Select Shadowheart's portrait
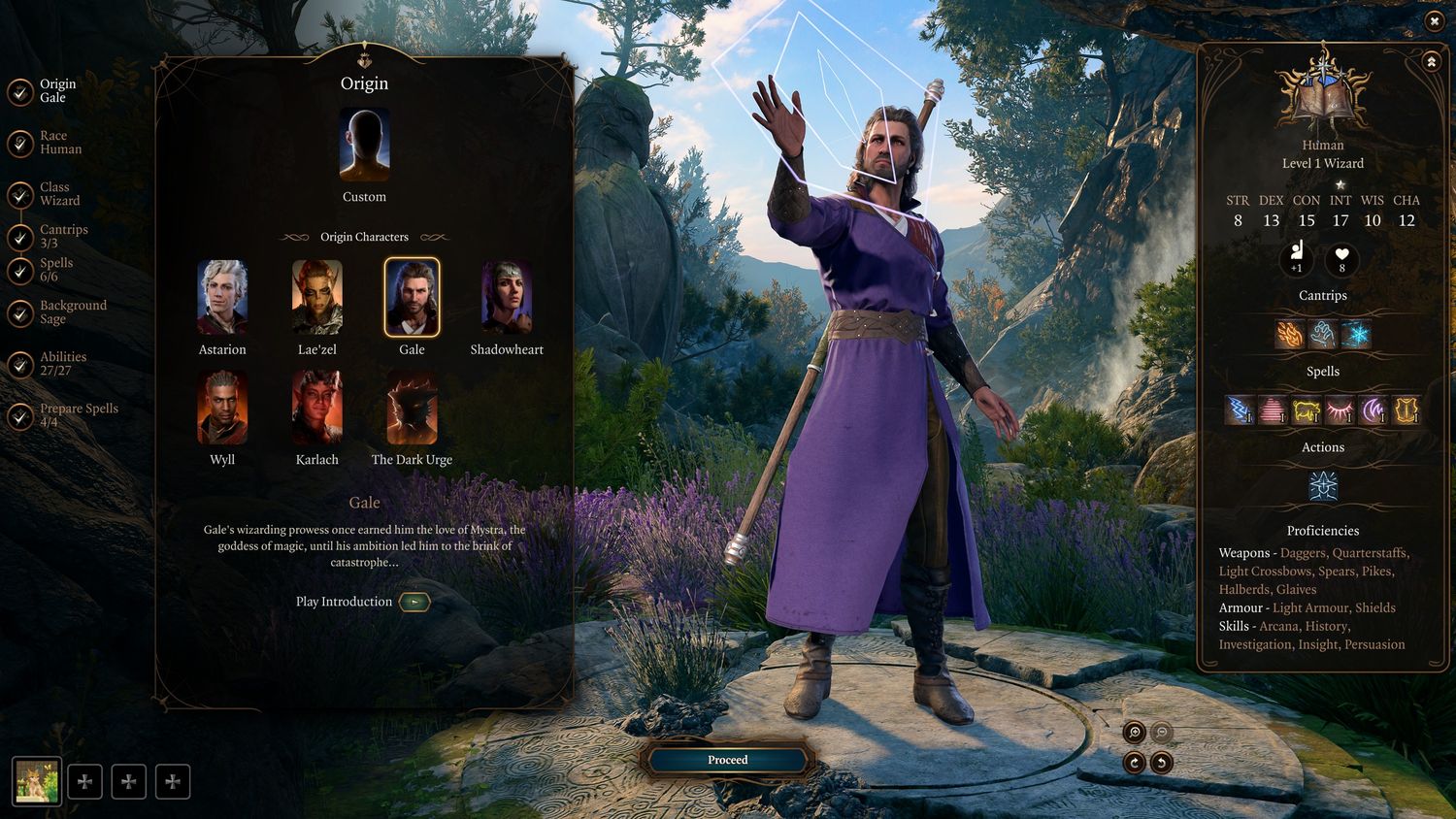 pyautogui.click(x=507, y=297)
